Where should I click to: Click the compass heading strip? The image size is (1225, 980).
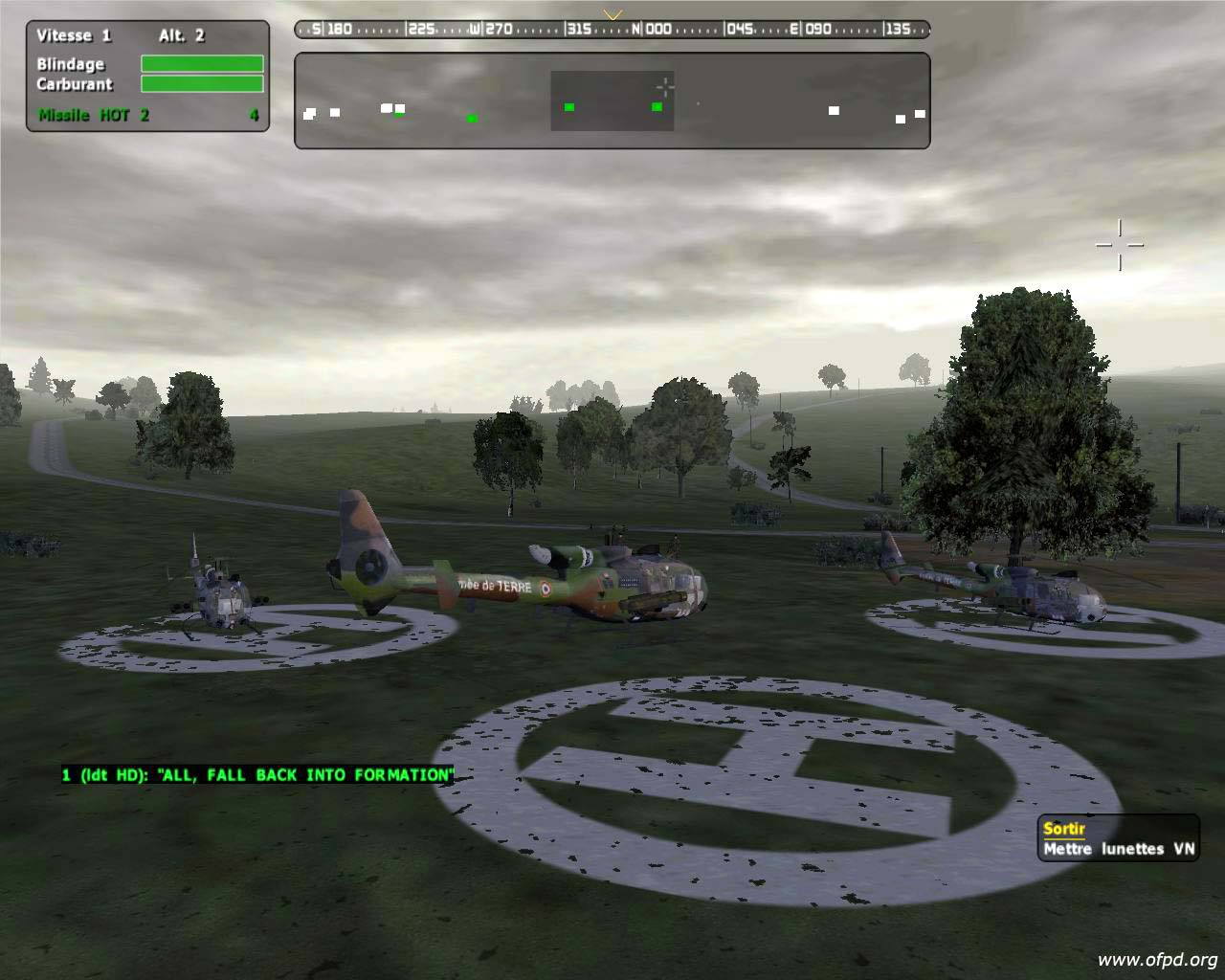click(x=612, y=29)
